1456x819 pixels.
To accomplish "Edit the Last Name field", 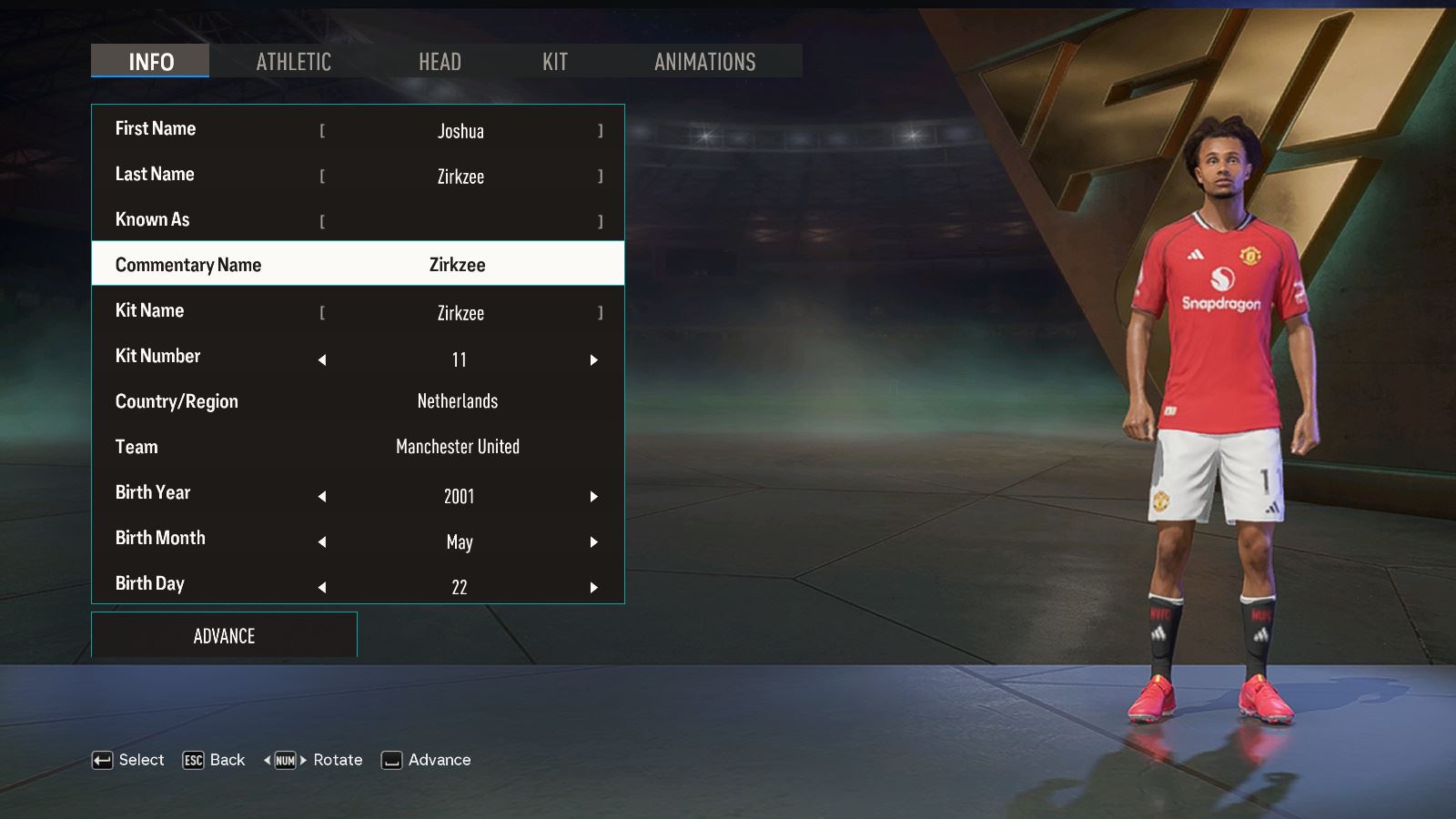I will tap(460, 177).
